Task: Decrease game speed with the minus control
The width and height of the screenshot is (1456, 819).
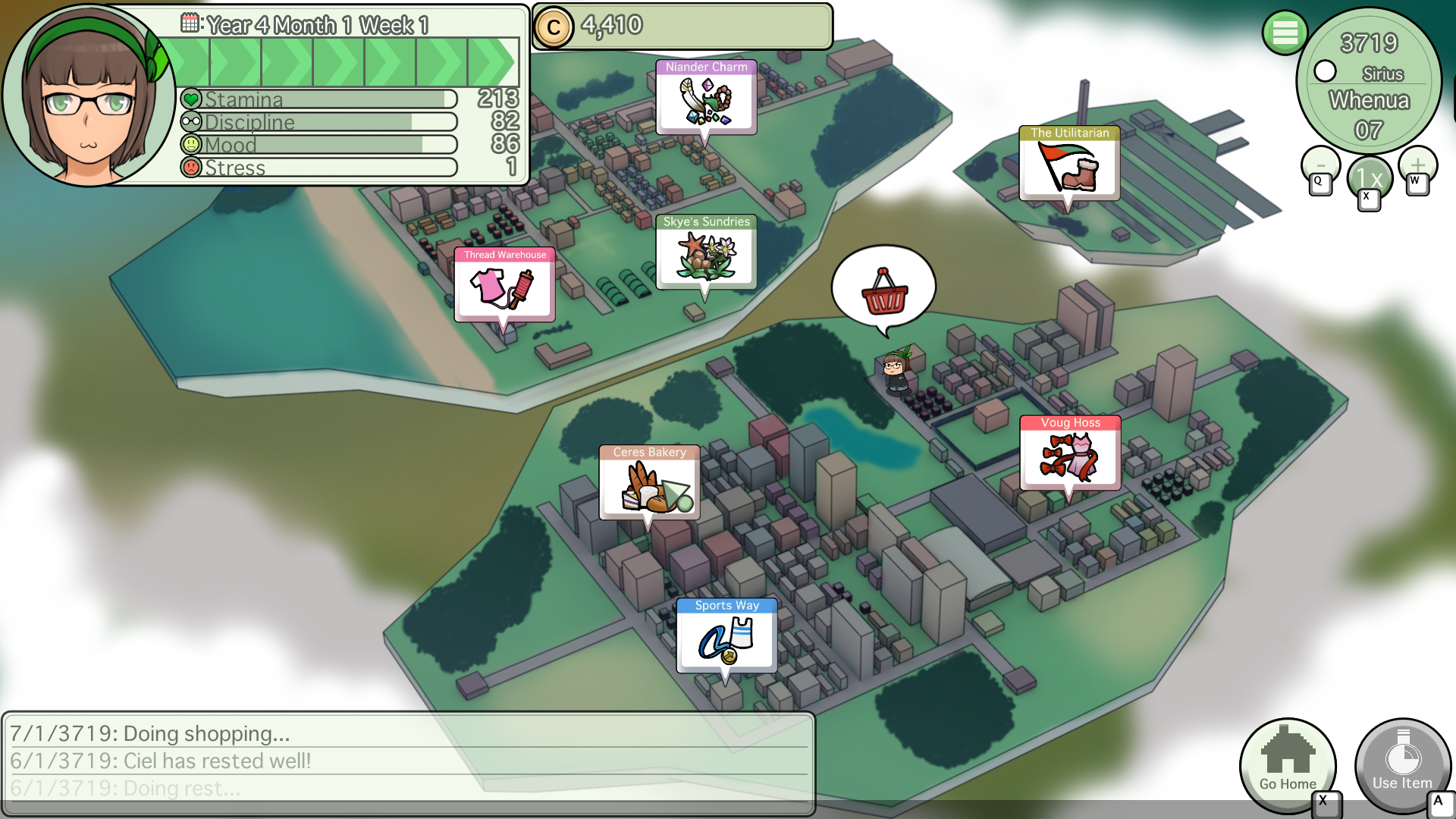Action: pyautogui.click(x=1320, y=166)
